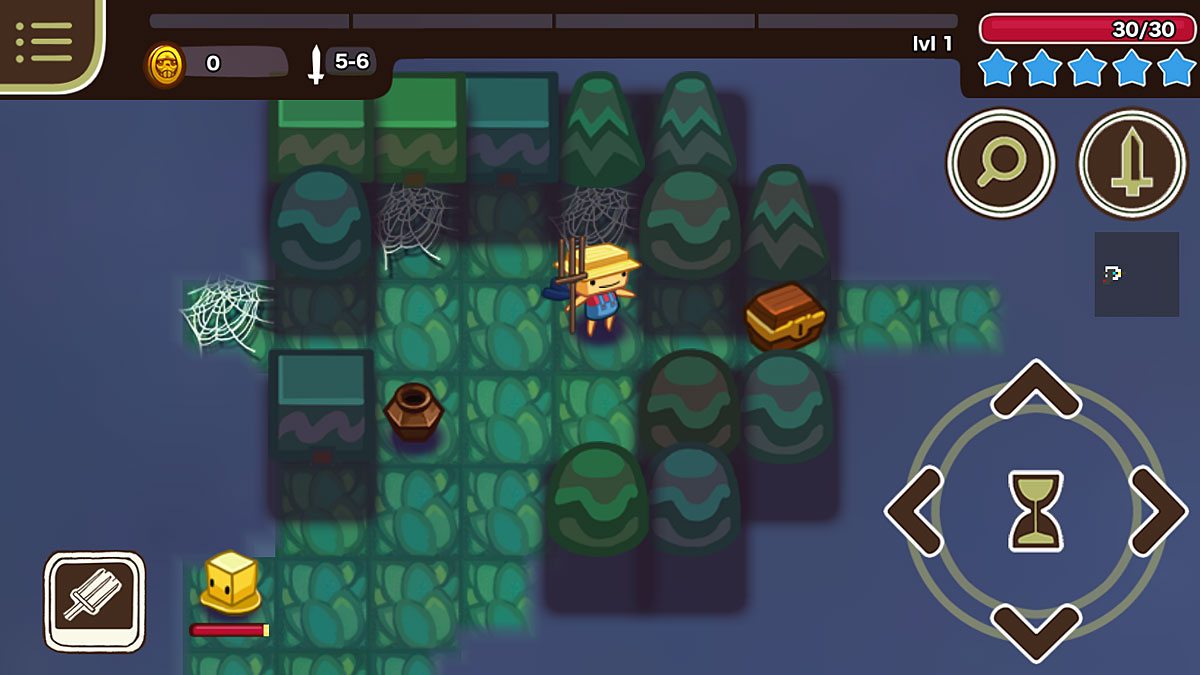
Task: Move left with the d-pad arrow
Action: pos(915,511)
